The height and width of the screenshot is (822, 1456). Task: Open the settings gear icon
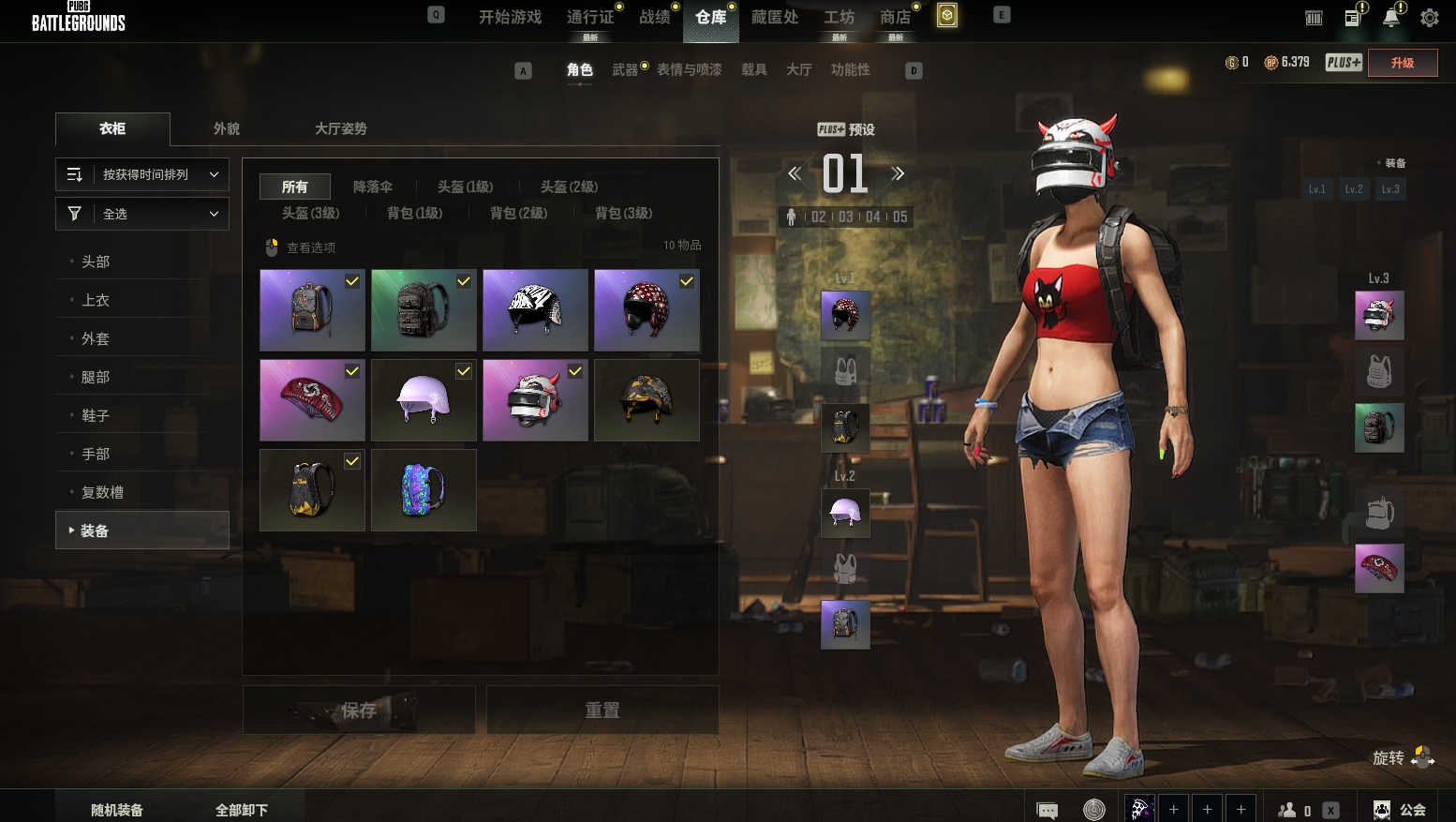1430,18
